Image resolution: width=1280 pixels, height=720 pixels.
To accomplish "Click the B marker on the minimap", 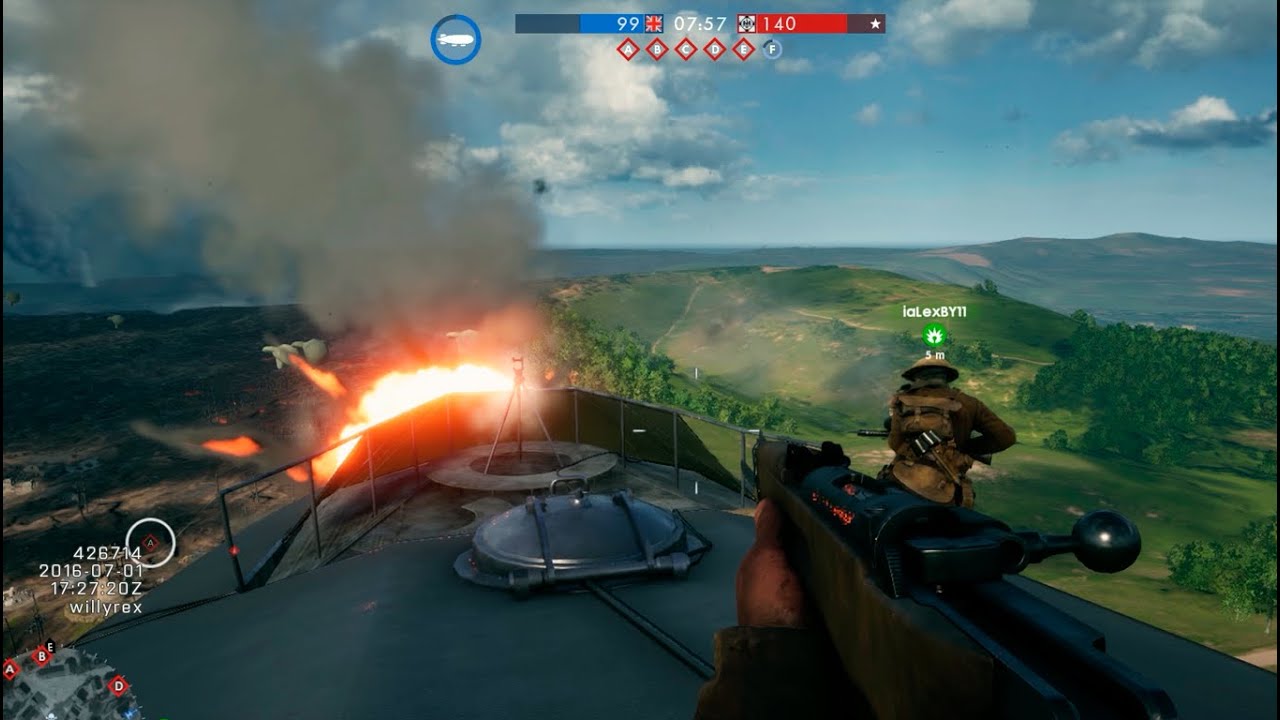I will click(x=41, y=656).
